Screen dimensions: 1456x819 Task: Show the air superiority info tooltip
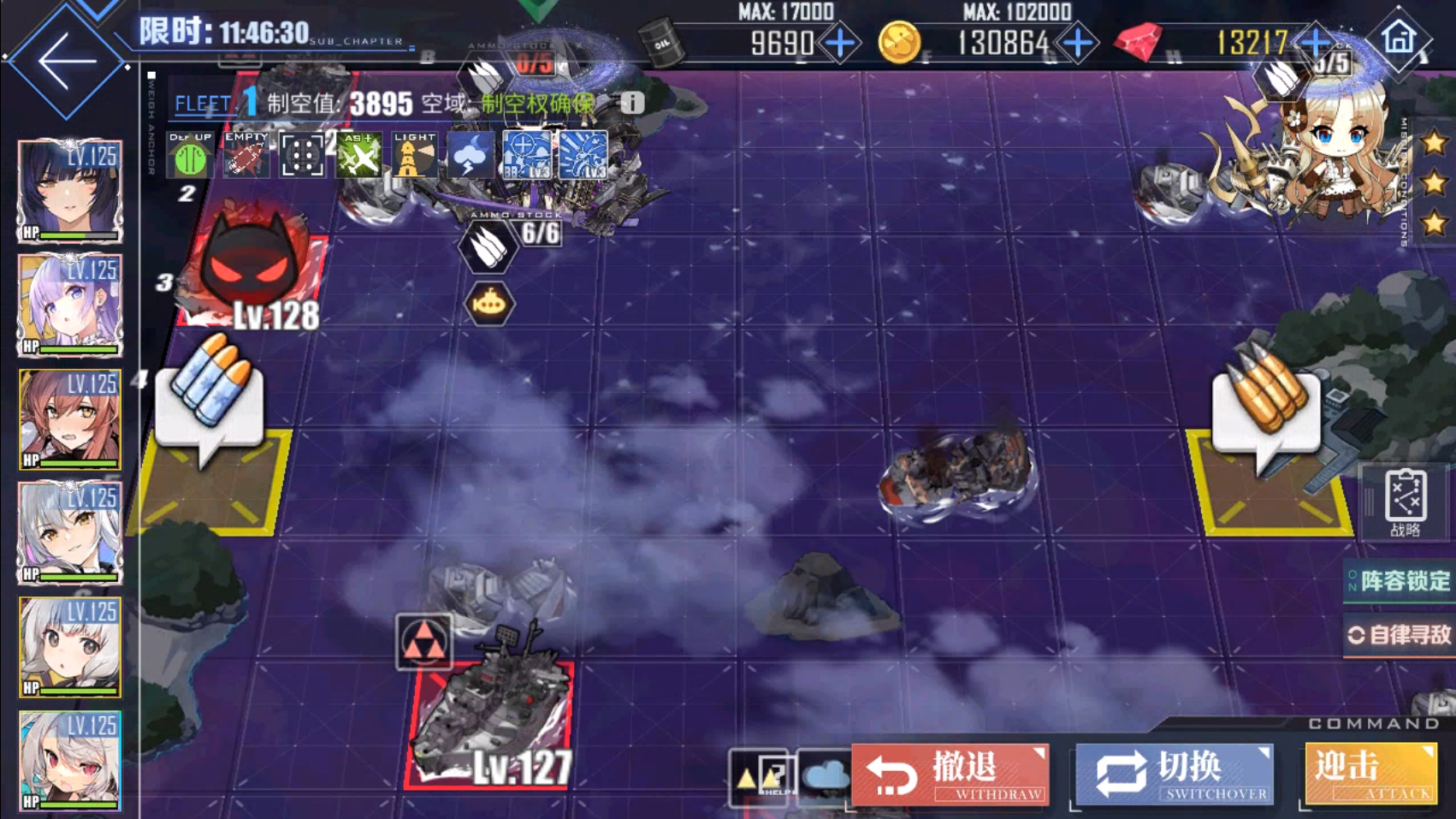[x=631, y=104]
